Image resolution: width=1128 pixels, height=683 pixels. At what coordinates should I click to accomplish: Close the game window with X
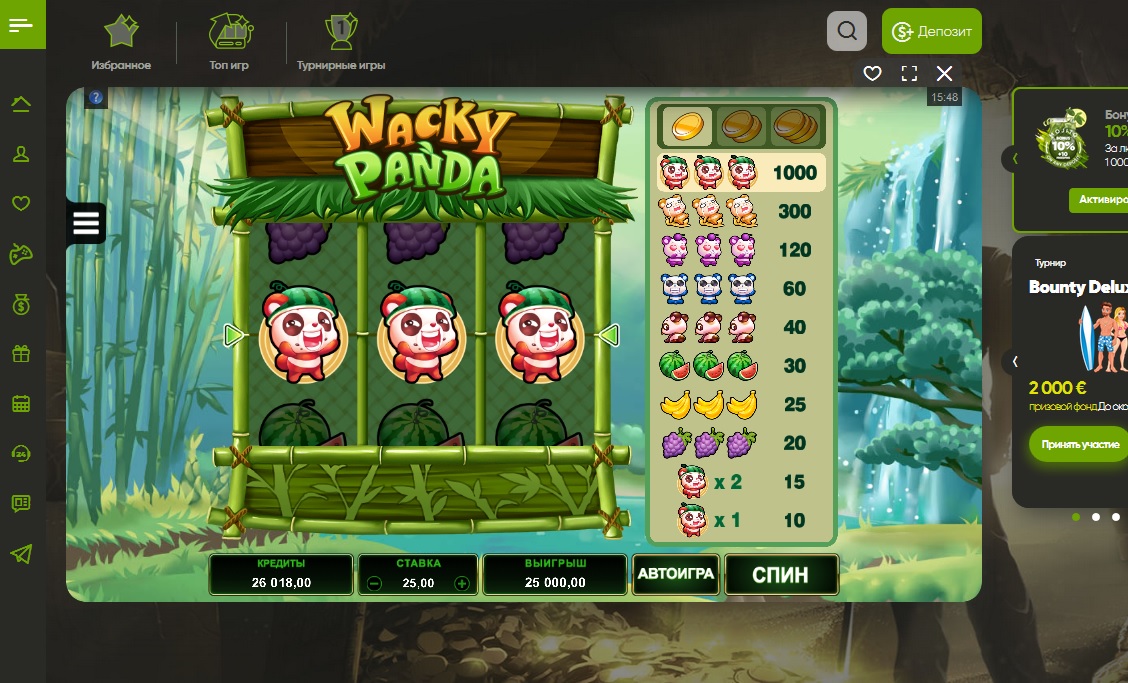(944, 73)
